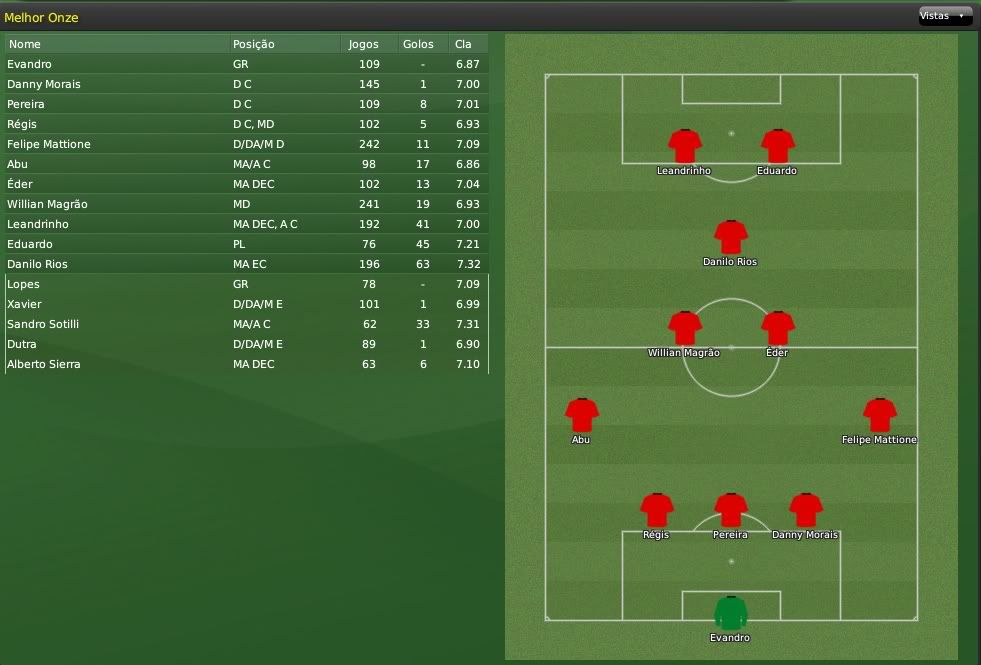The width and height of the screenshot is (981, 665).
Task: Select Abu's shirt on the pitch
Action: click(x=581, y=415)
